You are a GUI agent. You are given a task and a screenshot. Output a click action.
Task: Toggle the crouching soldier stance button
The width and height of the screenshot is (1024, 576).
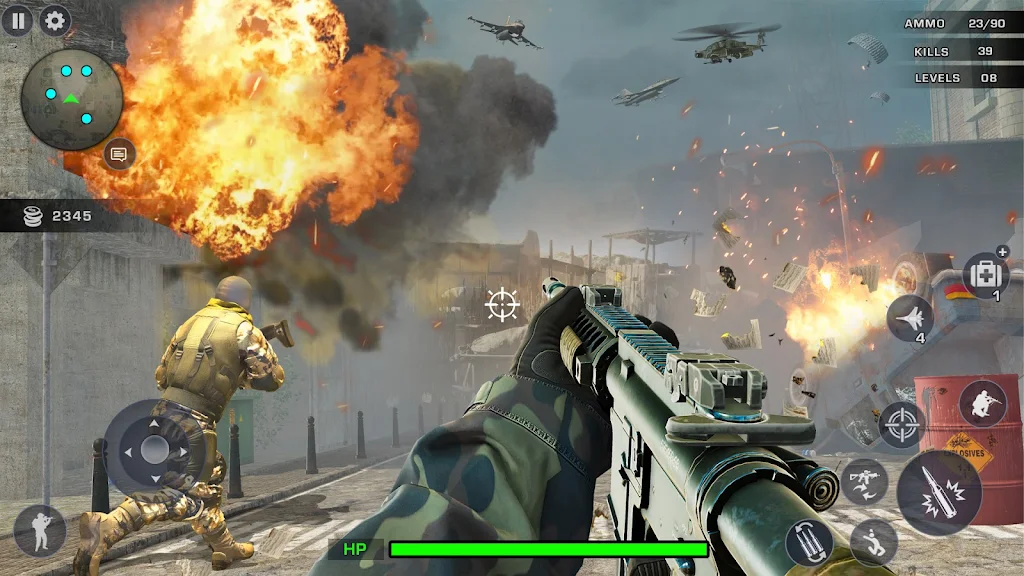click(x=982, y=402)
